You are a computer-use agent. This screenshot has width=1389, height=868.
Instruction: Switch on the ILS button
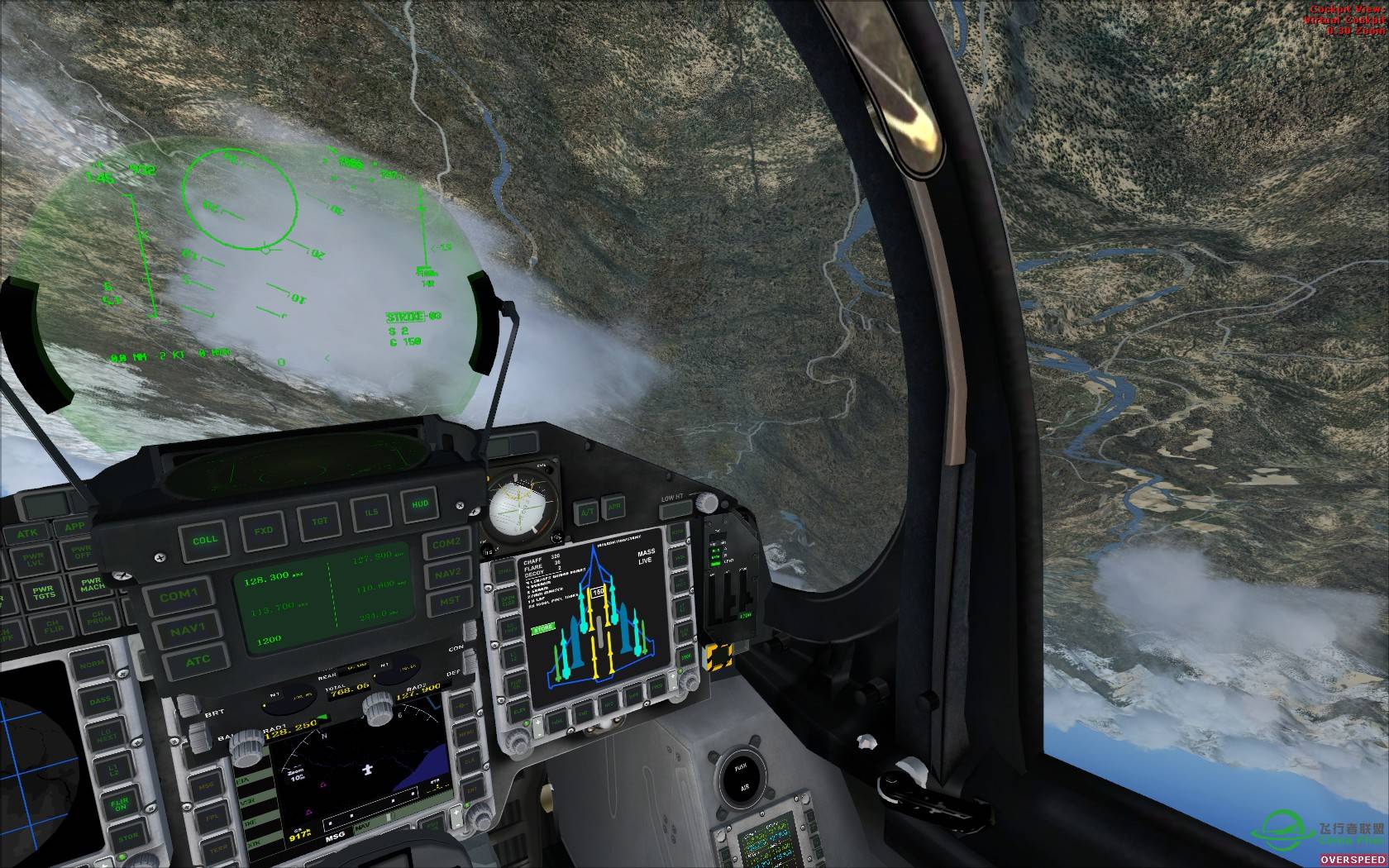click(371, 512)
